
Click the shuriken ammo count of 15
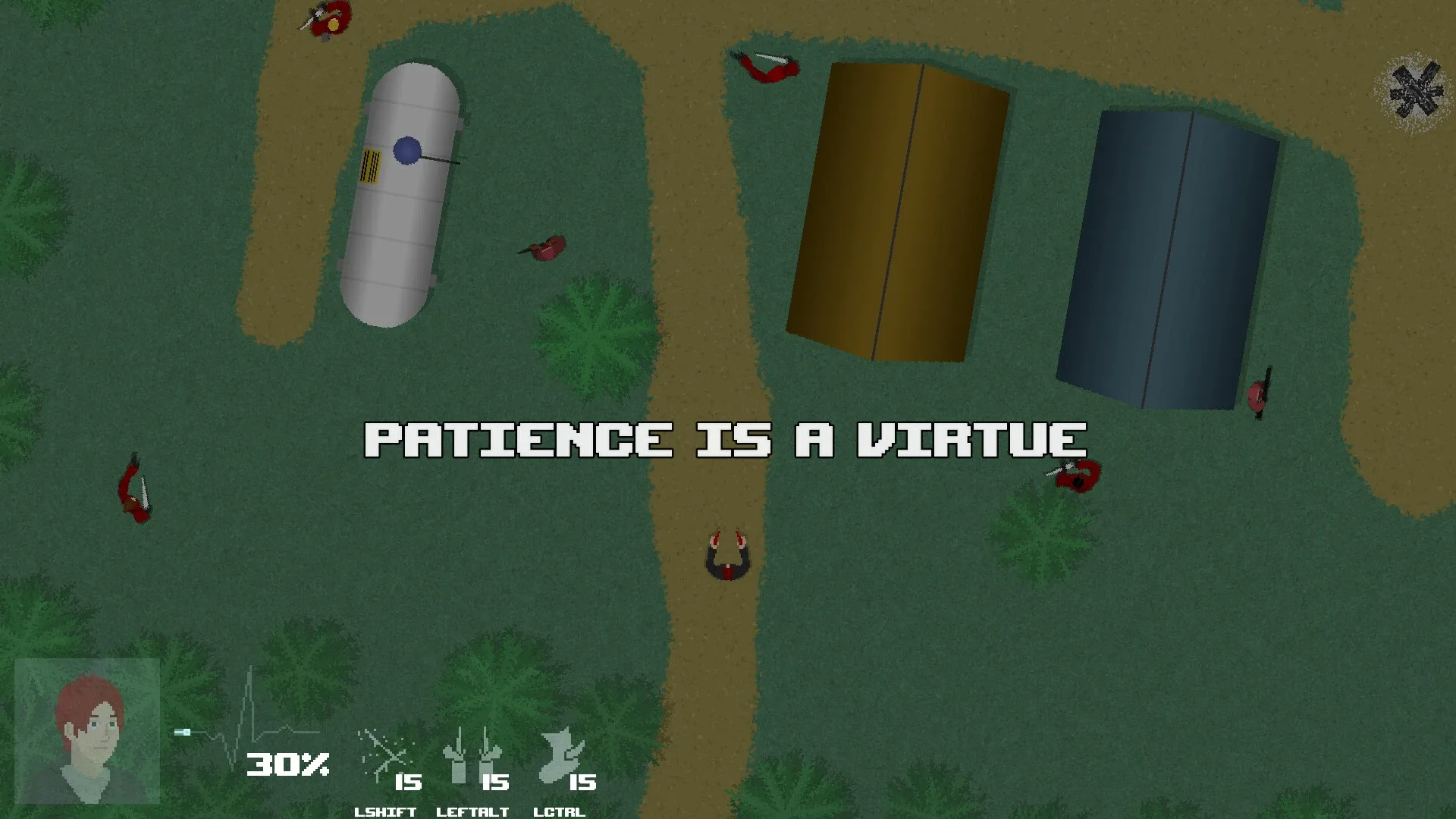pos(409,781)
